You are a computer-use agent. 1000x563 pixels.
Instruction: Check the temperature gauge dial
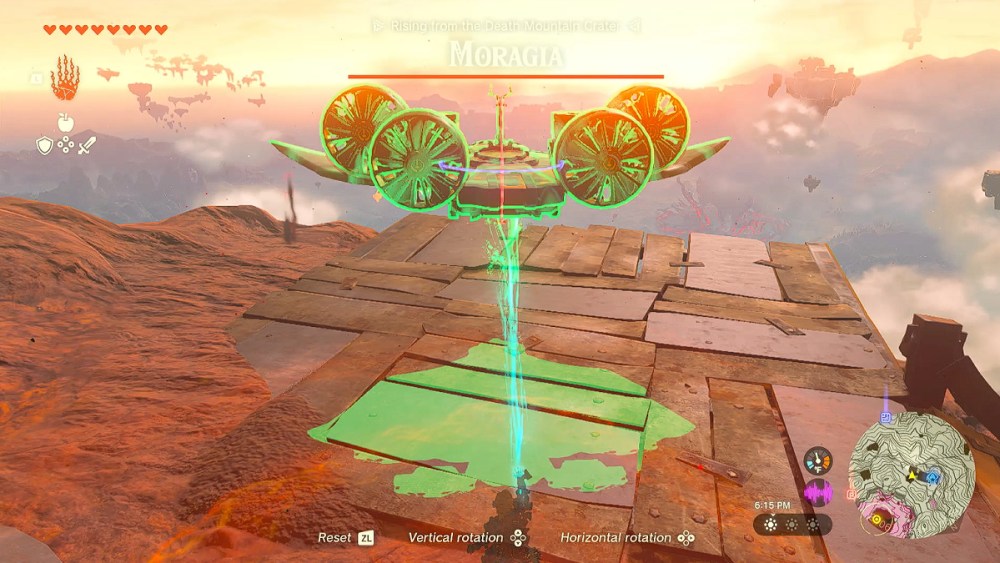pos(817,460)
